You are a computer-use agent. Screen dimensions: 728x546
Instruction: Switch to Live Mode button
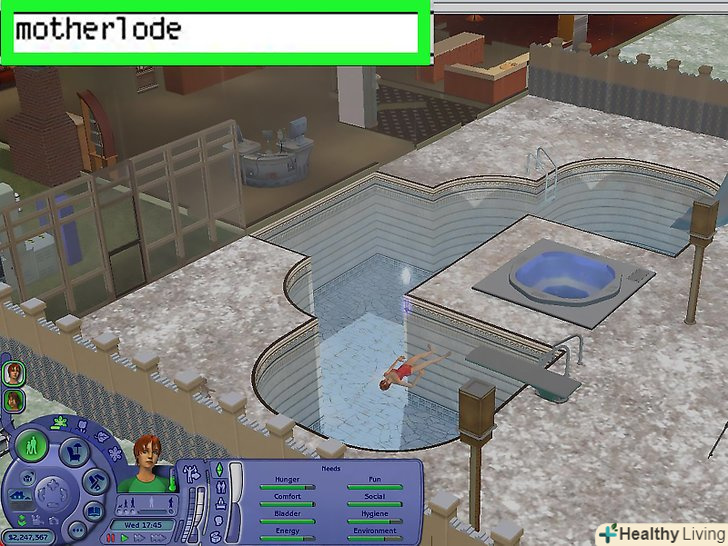(x=33, y=446)
